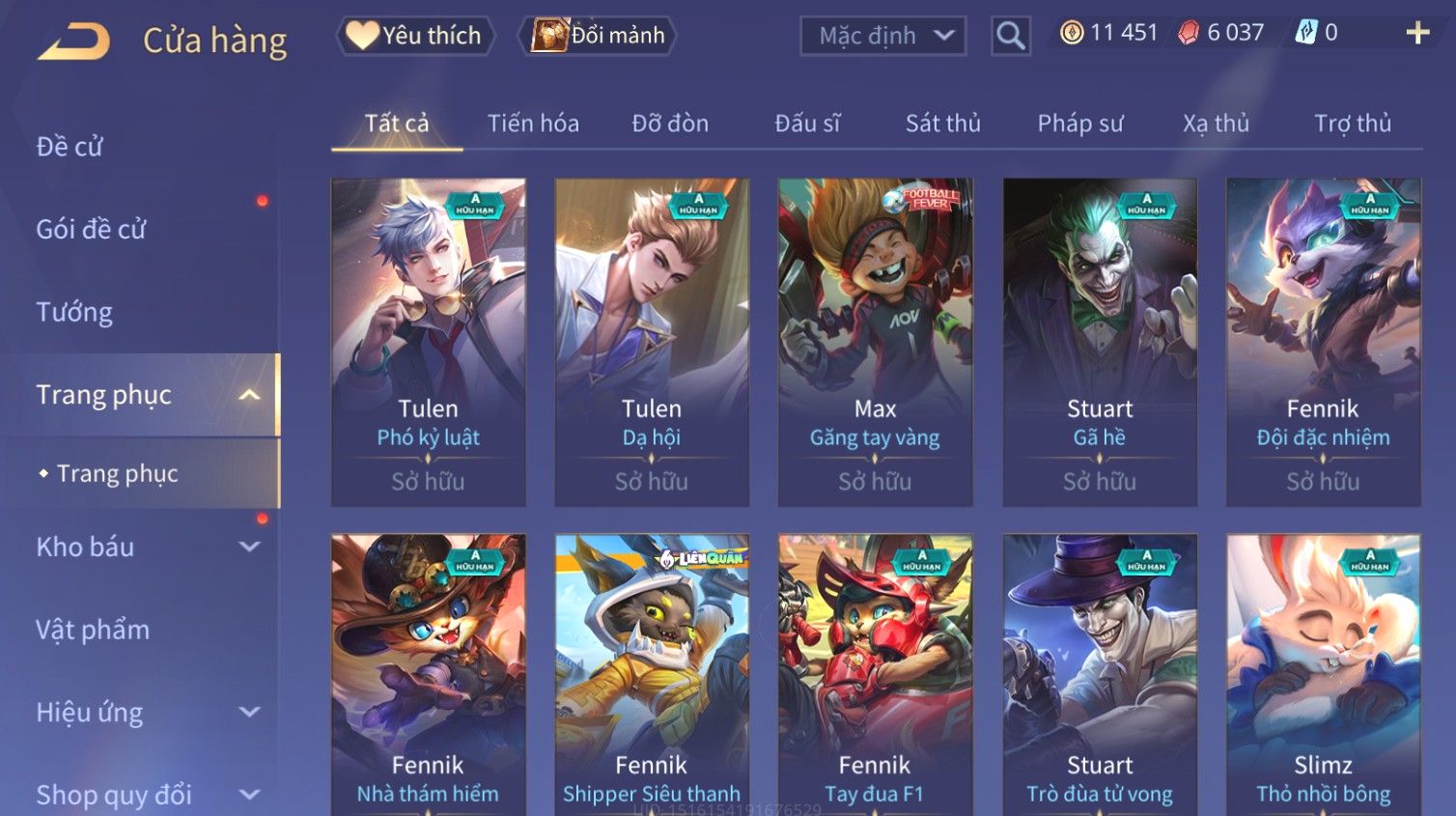Switch to the Đỡ đòn tab
Image resolution: width=1456 pixels, height=816 pixels.
coord(670,124)
